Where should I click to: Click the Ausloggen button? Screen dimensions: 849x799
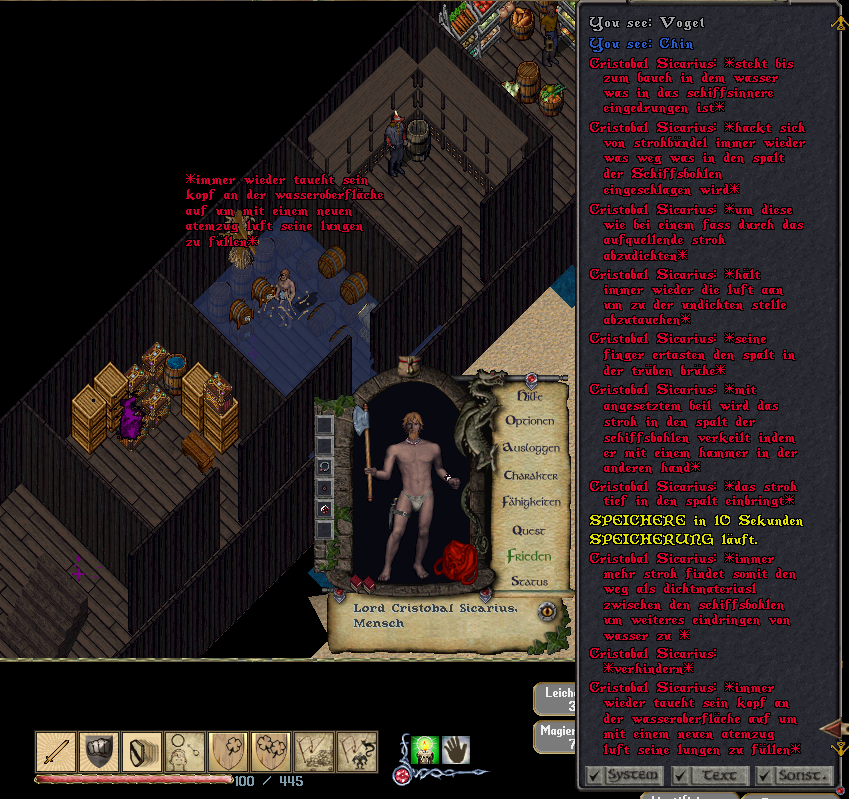click(530, 448)
